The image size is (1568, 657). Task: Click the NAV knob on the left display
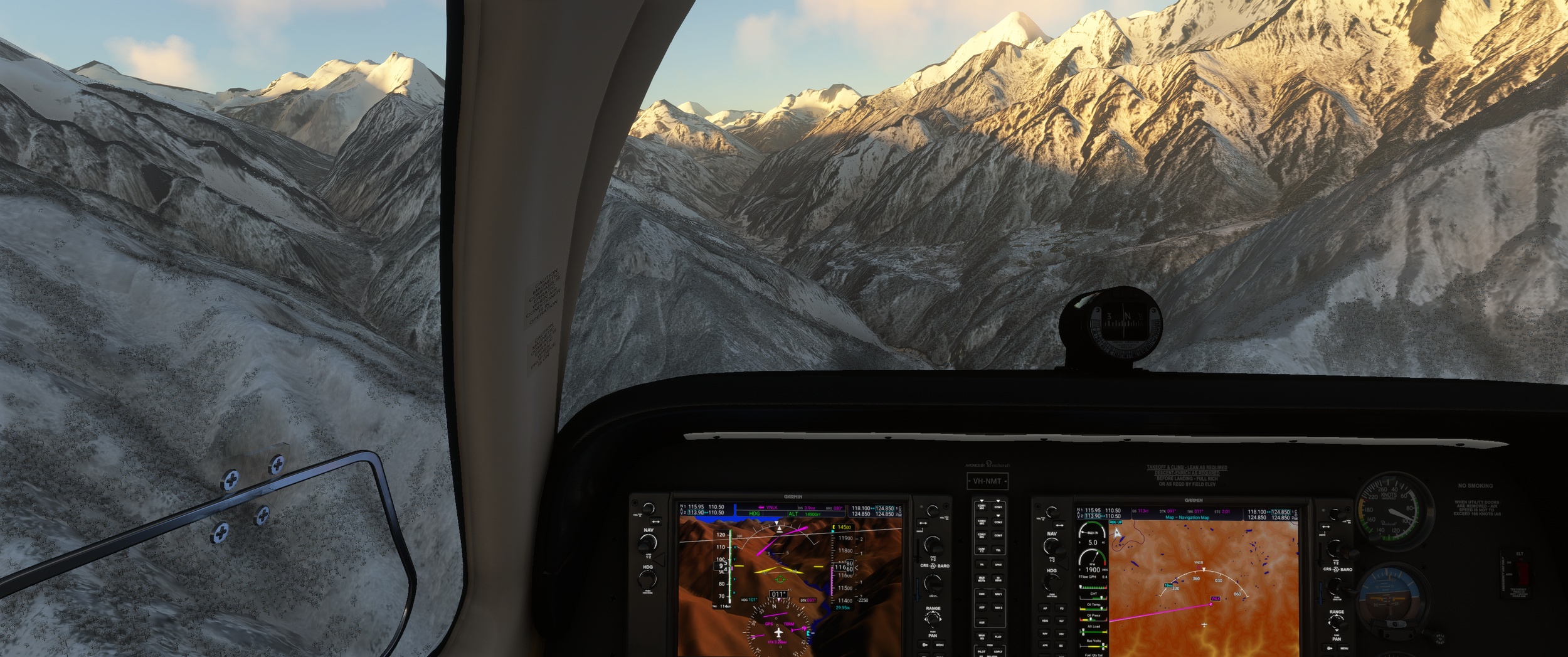[648, 542]
